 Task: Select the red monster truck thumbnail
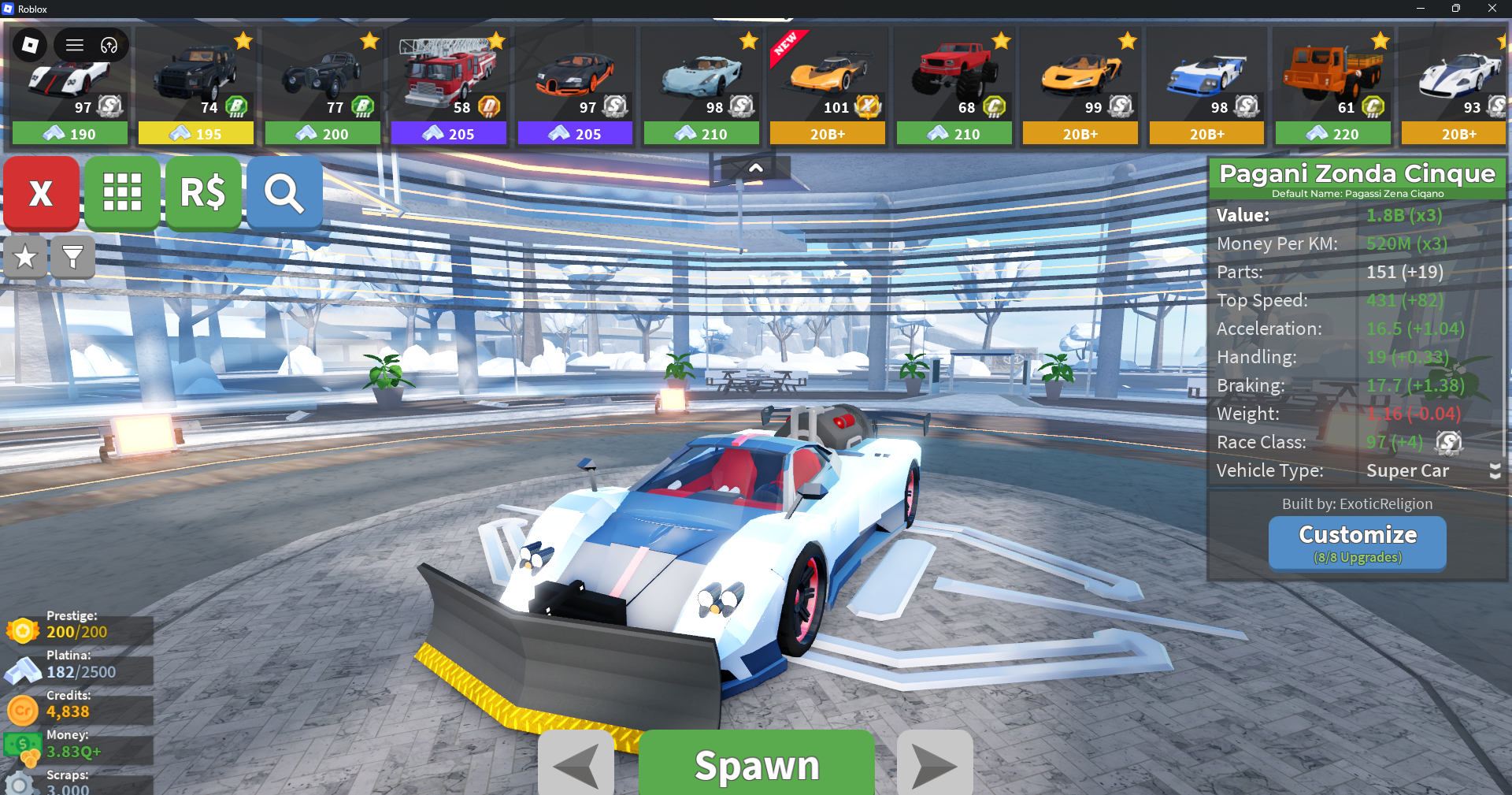coord(954,75)
